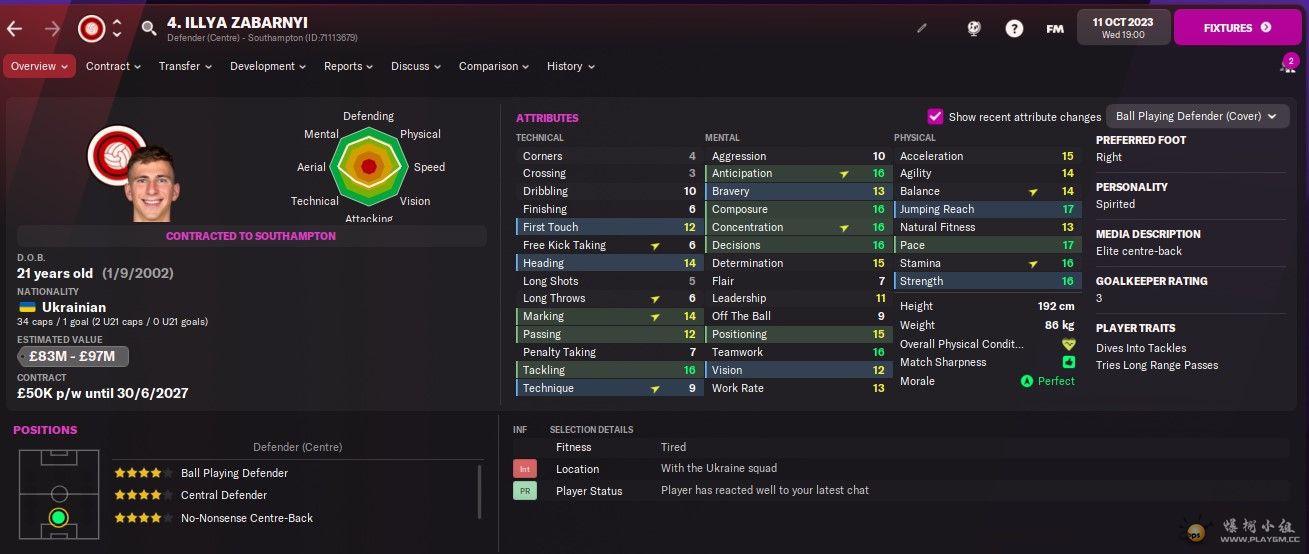Open the Comparison menu

[x=493, y=66]
